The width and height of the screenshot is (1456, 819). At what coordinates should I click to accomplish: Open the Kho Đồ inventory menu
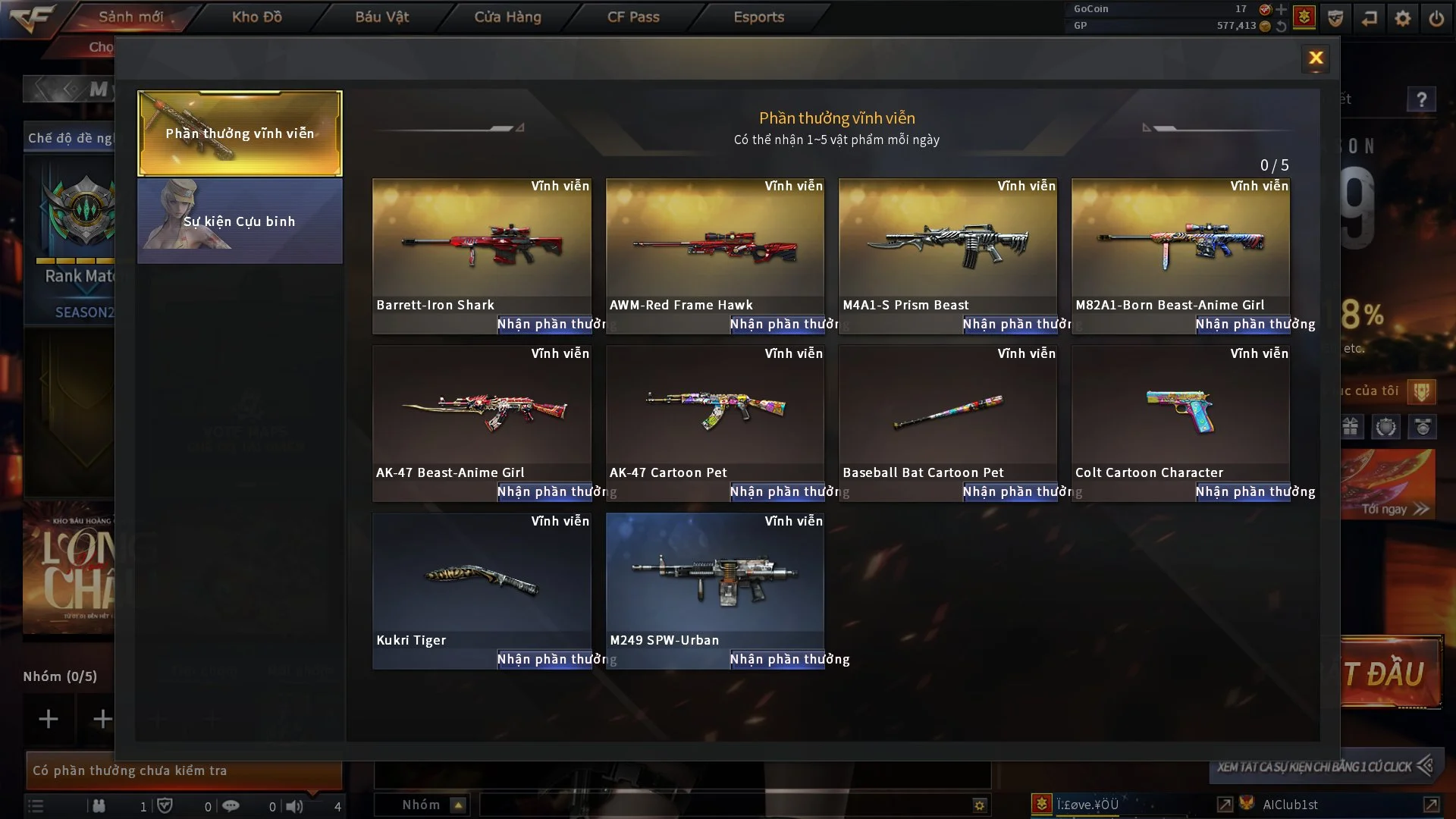coord(256,17)
